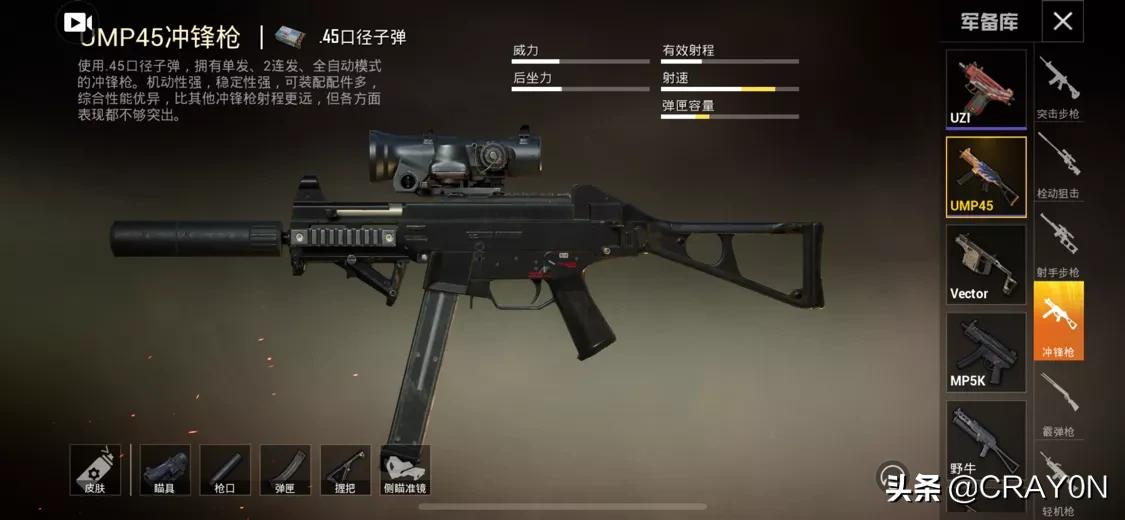1125x520 pixels.
Task: Select the UMP45 weapon thumbnail
Action: point(986,176)
